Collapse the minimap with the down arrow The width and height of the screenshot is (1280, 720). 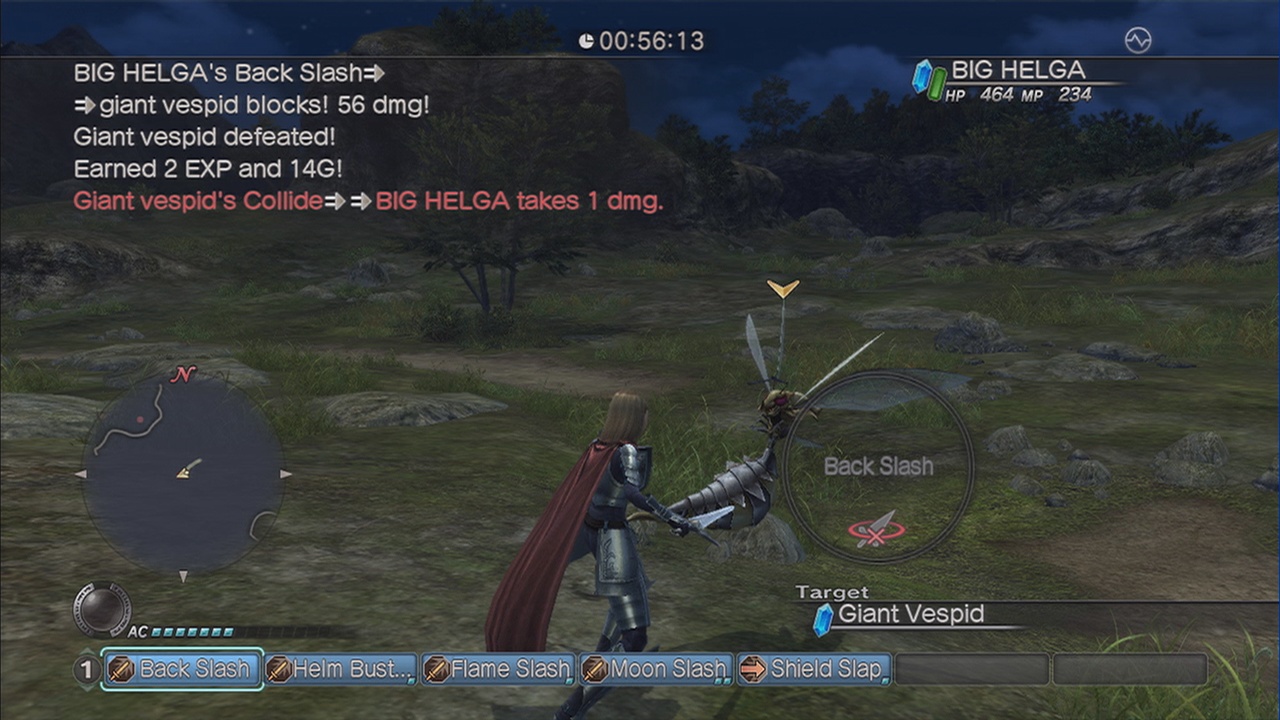coord(184,577)
